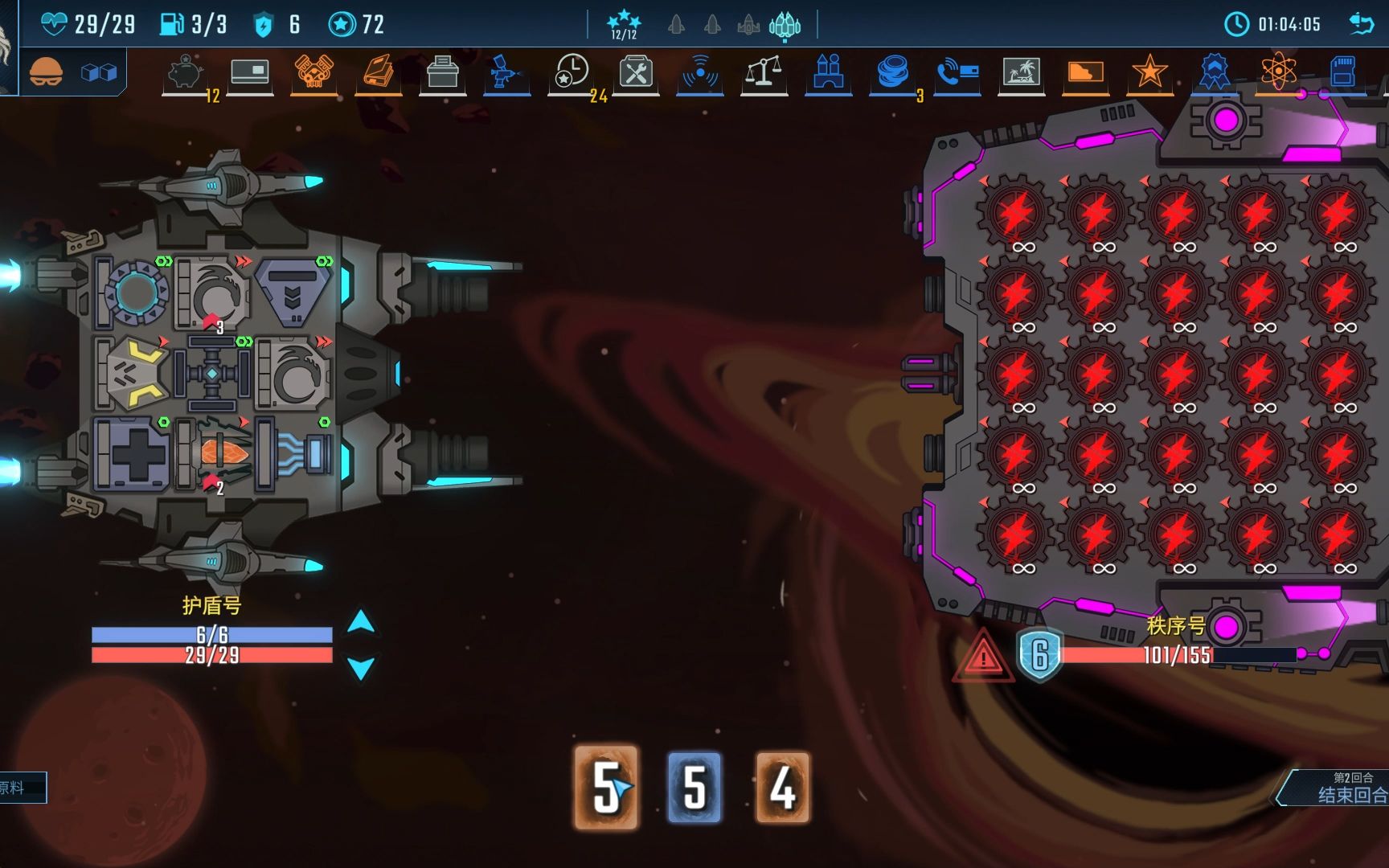1389x868 pixels.
Task: Check the atom symbol relic
Action: 1278,73
